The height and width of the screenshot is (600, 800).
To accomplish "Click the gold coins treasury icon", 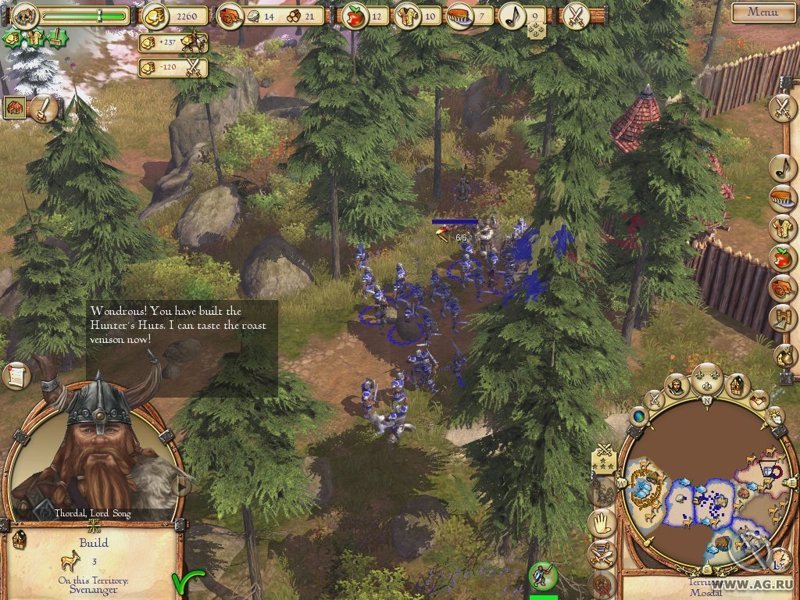I will [156, 15].
